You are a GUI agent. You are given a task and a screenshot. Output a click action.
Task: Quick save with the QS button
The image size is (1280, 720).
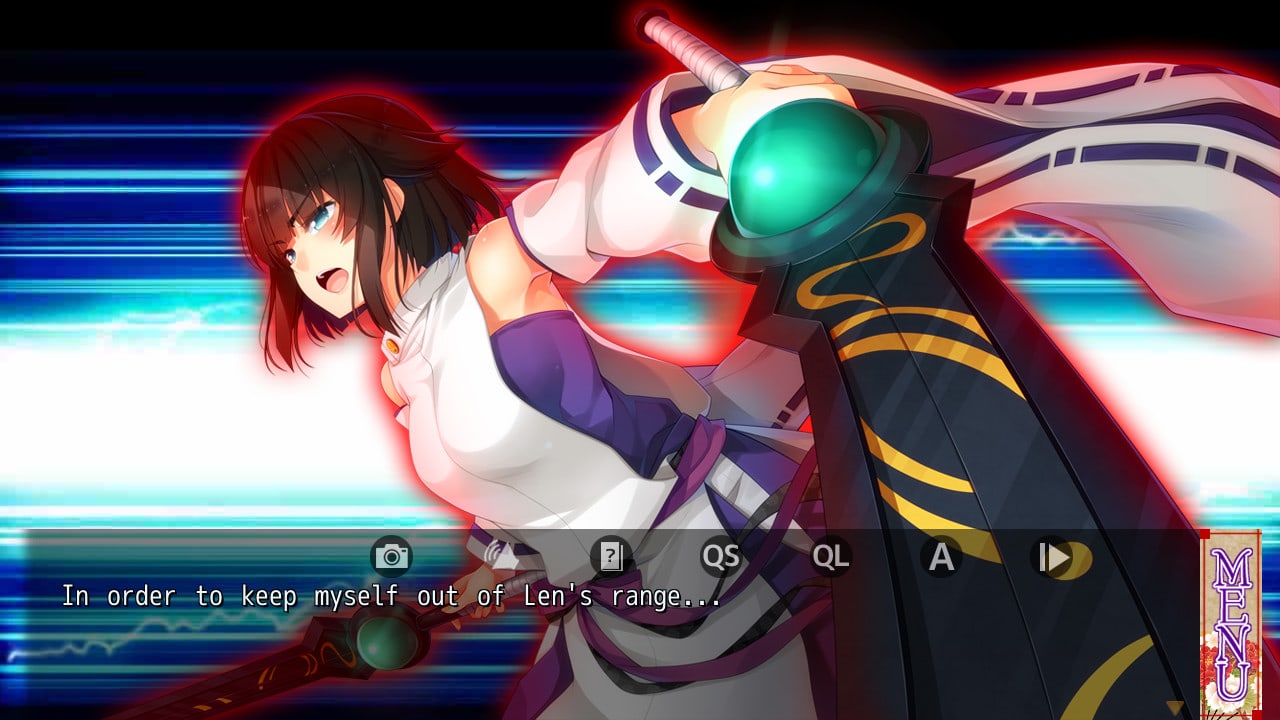[x=720, y=556]
